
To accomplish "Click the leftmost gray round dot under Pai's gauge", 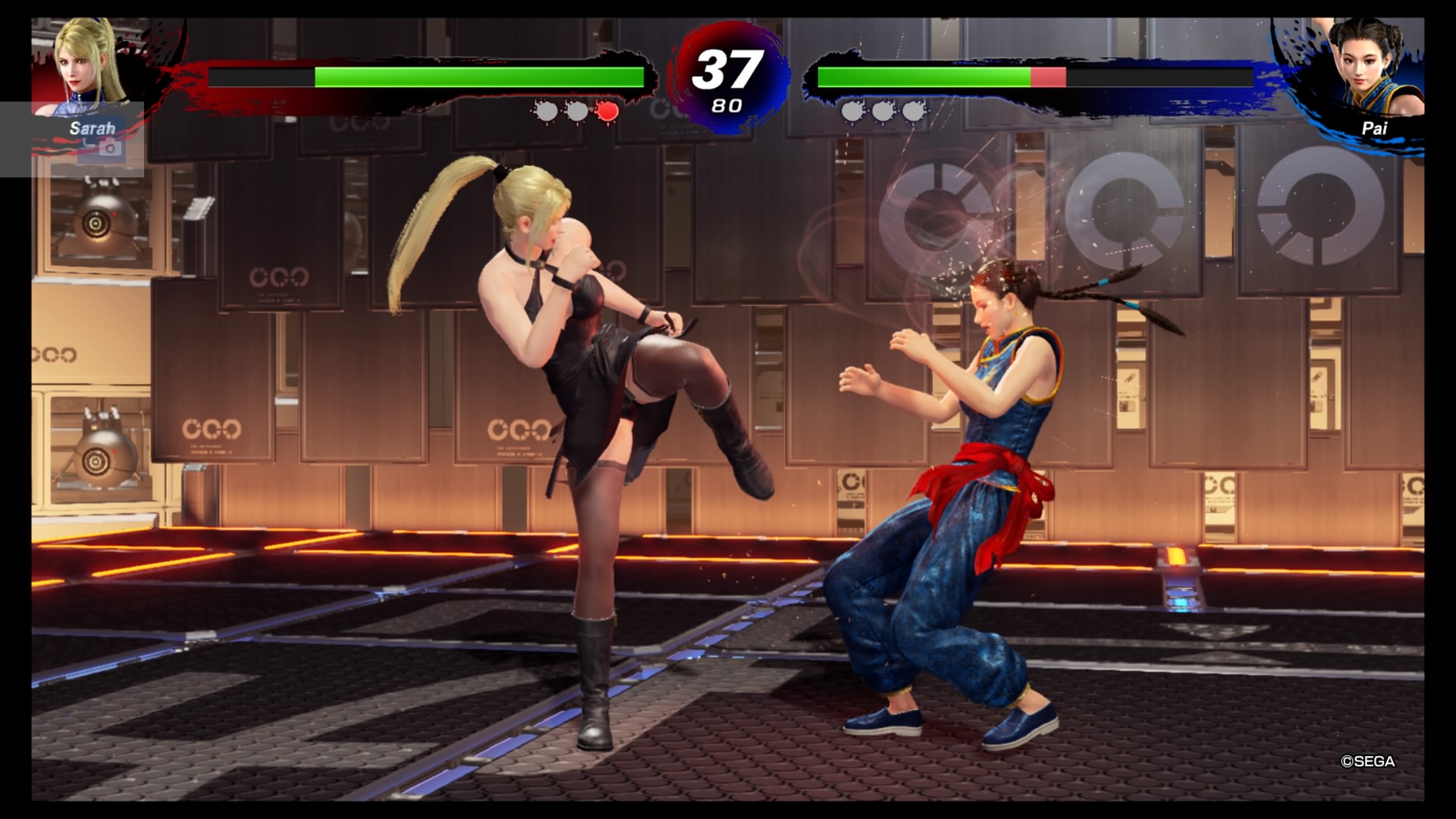I will pos(852,111).
